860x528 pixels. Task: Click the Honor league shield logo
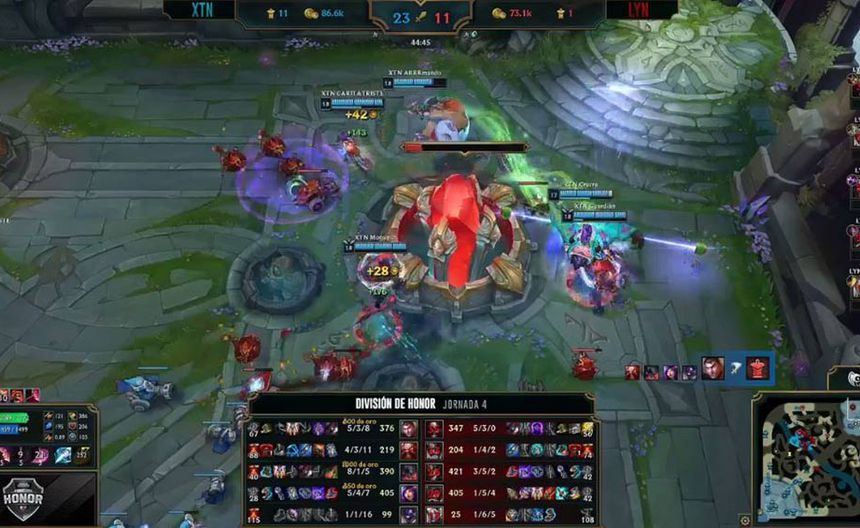click(21, 494)
